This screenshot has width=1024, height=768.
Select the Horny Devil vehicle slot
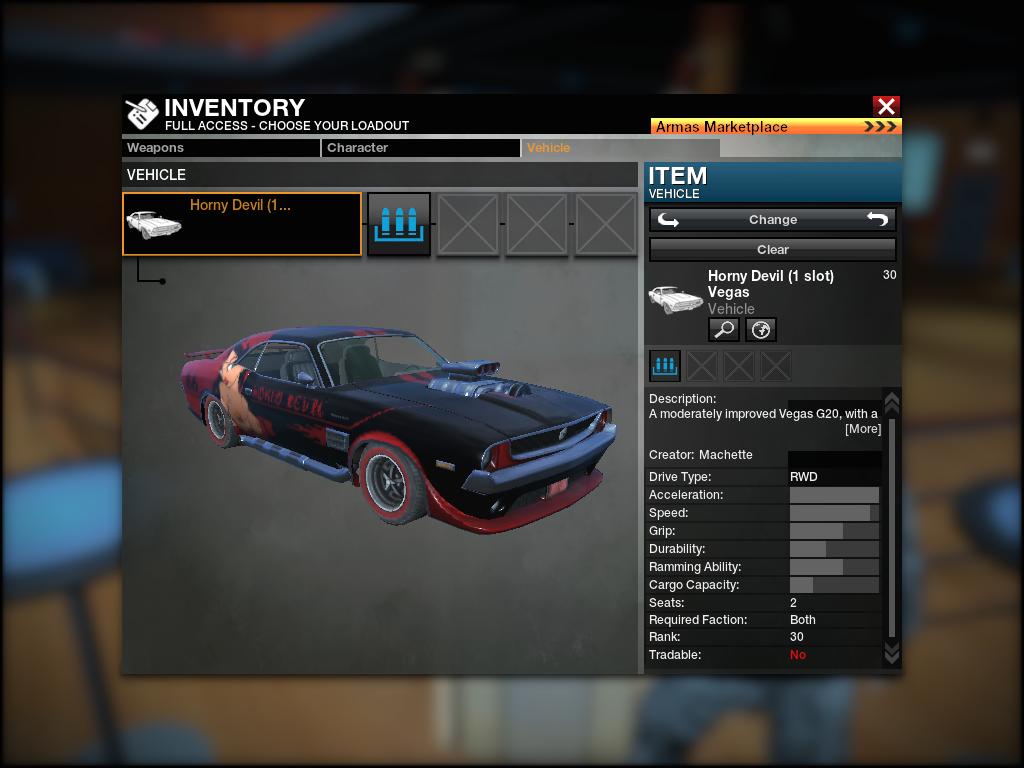pyautogui.click(x=242, y=224)
